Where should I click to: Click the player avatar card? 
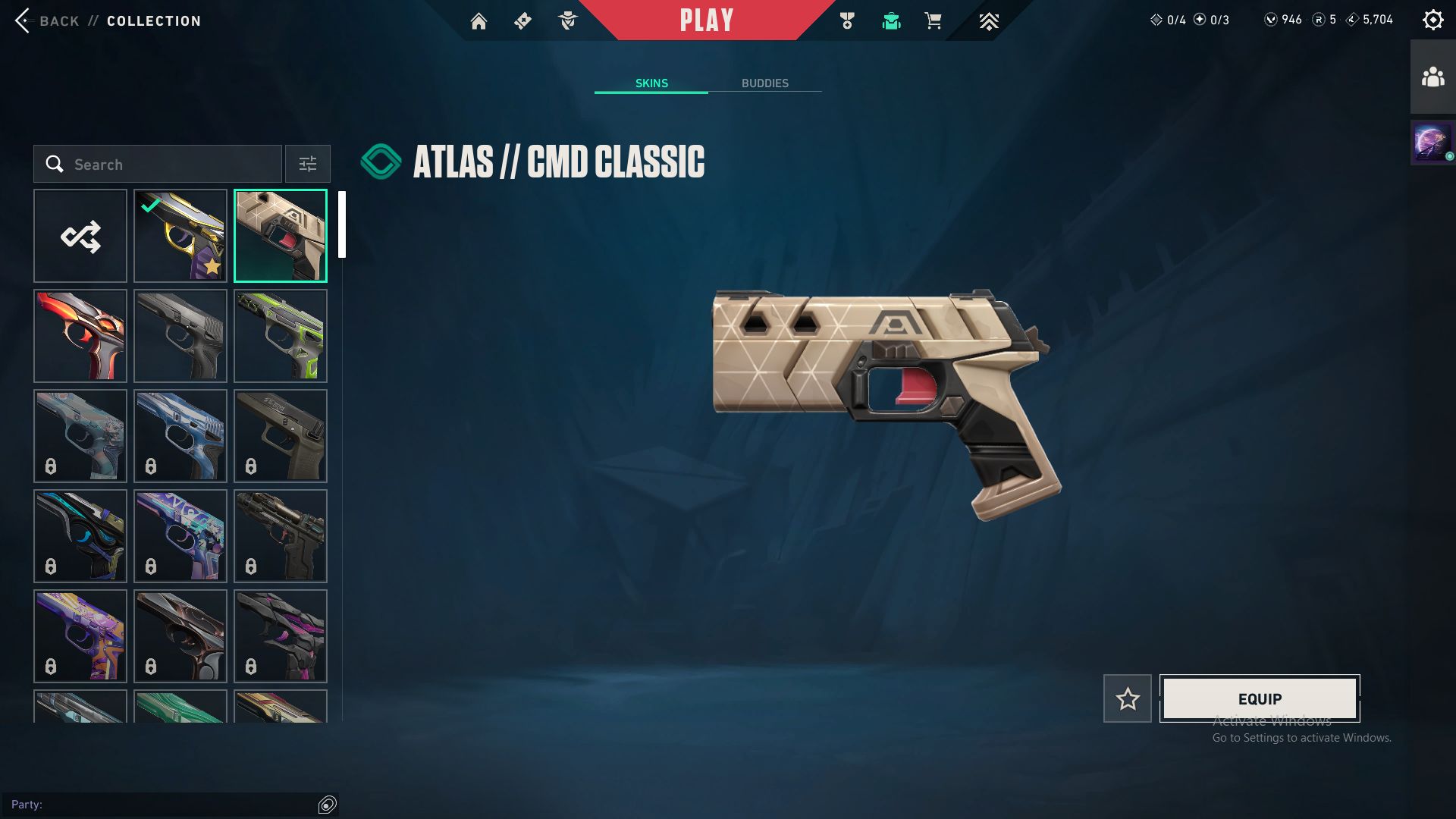[1432, 143]
